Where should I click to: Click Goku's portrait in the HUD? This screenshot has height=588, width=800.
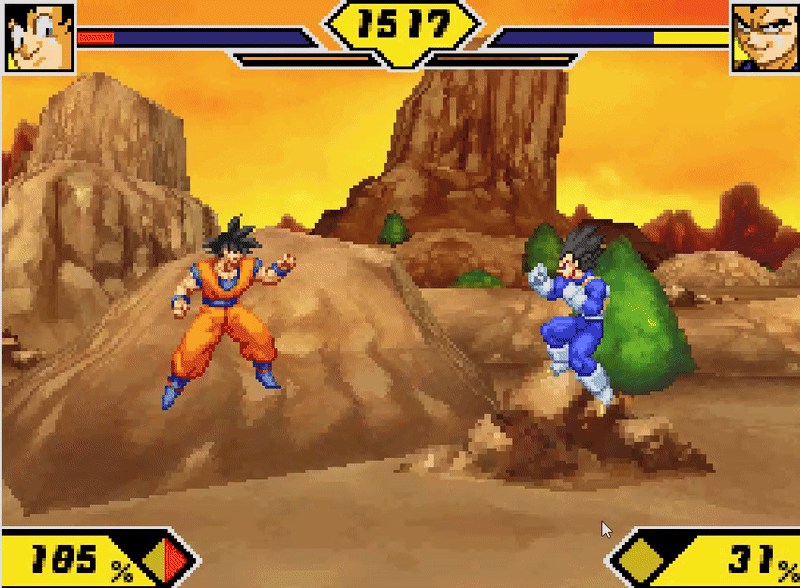(x=40, y=36)
